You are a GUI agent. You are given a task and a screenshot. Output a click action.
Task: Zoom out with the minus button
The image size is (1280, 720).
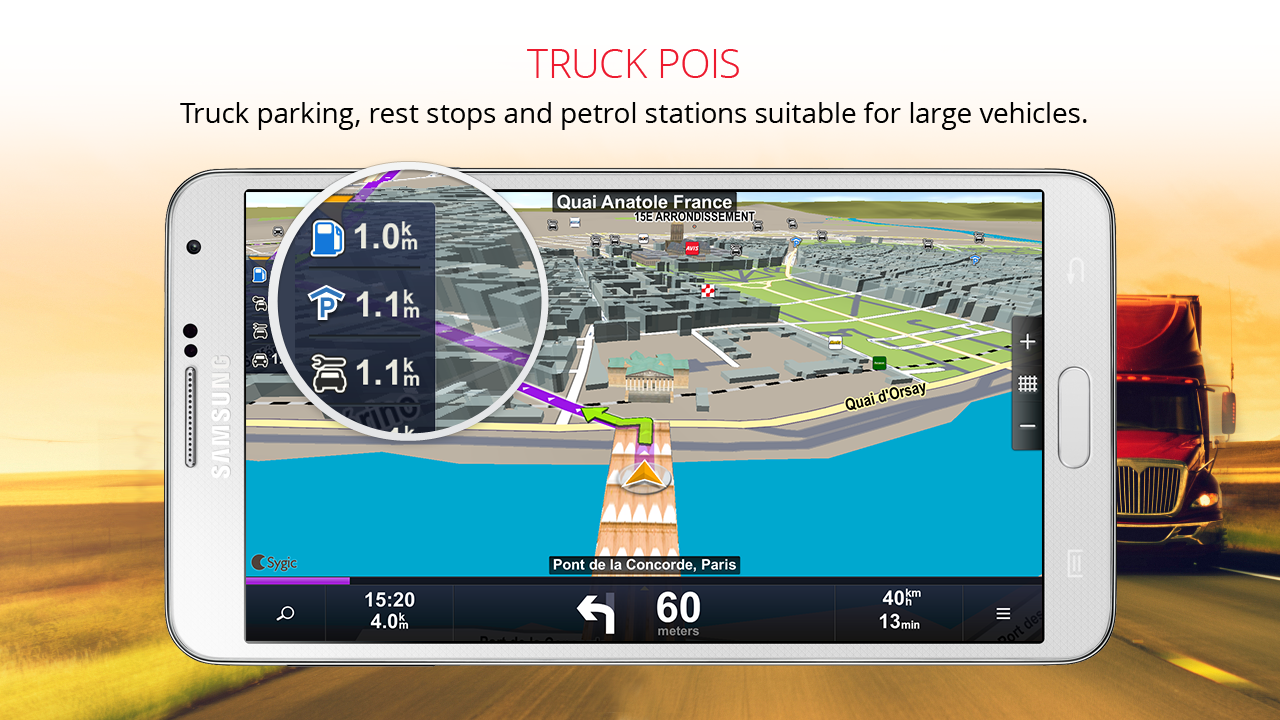[x=1027, y=426]
